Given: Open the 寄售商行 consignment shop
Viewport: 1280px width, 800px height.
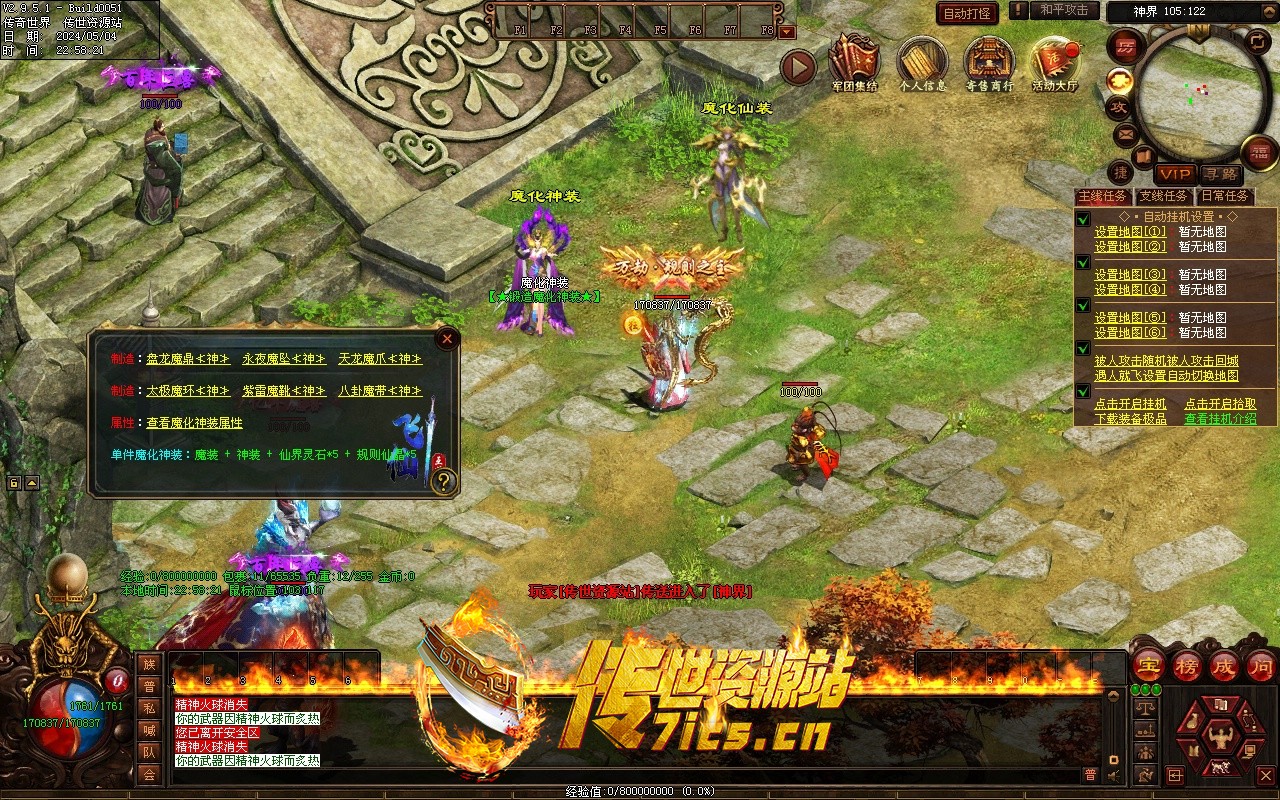Looking at the screenshot, I should tap(989, 66).
